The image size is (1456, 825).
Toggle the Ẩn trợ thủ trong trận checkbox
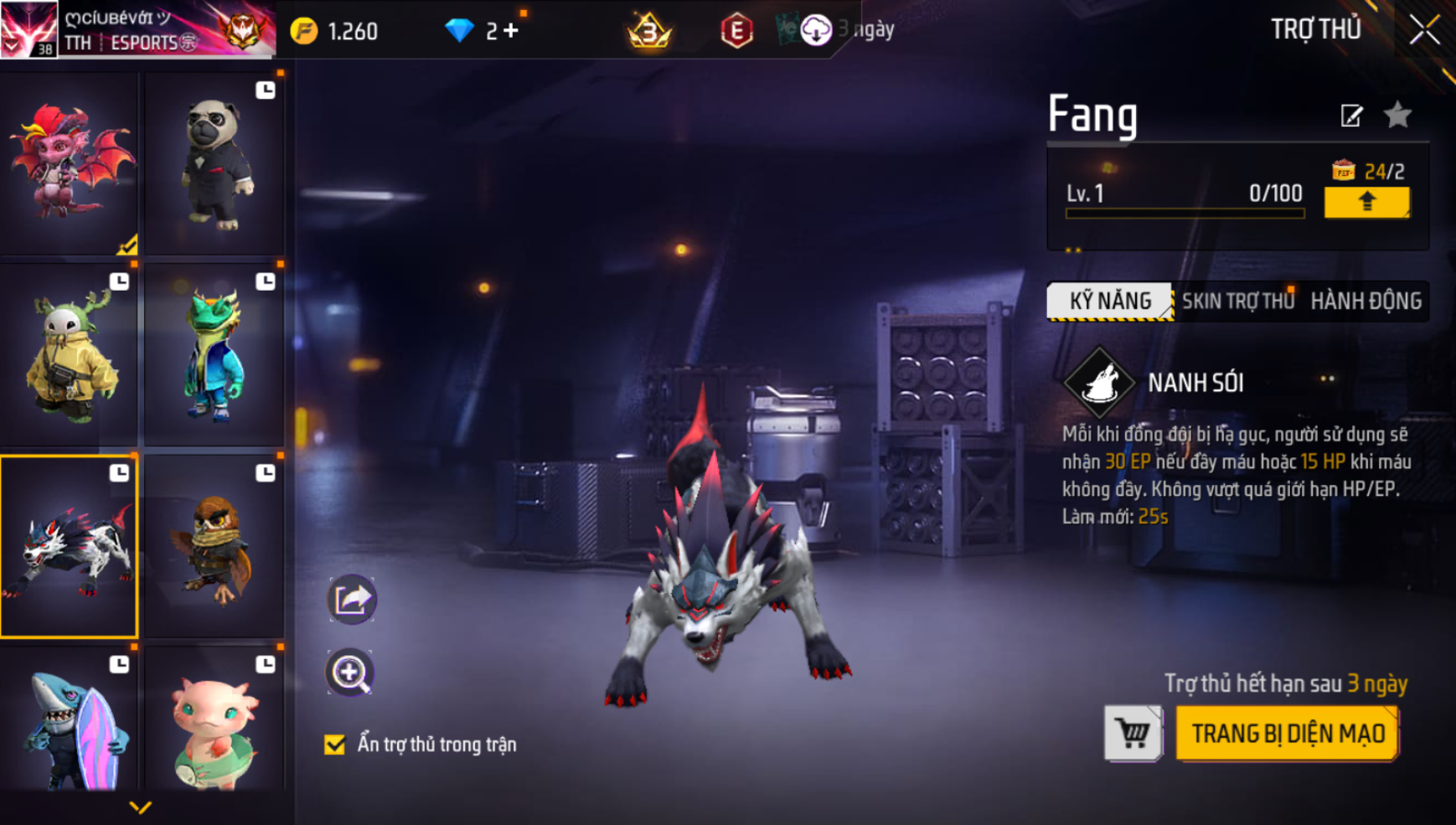(x=335, y=745)
